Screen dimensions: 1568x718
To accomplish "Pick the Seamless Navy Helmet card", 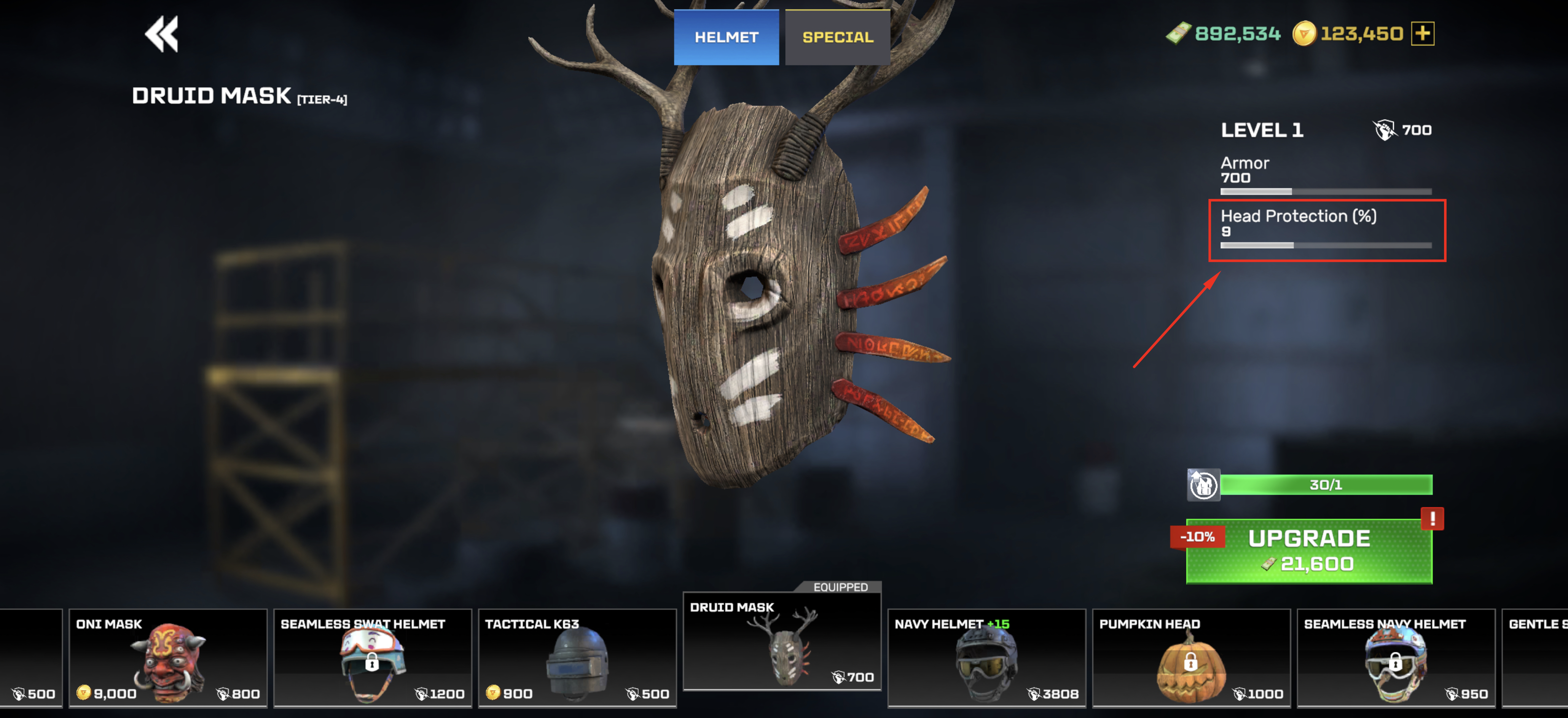I will pyautogui.click(x=1396, y=658).
